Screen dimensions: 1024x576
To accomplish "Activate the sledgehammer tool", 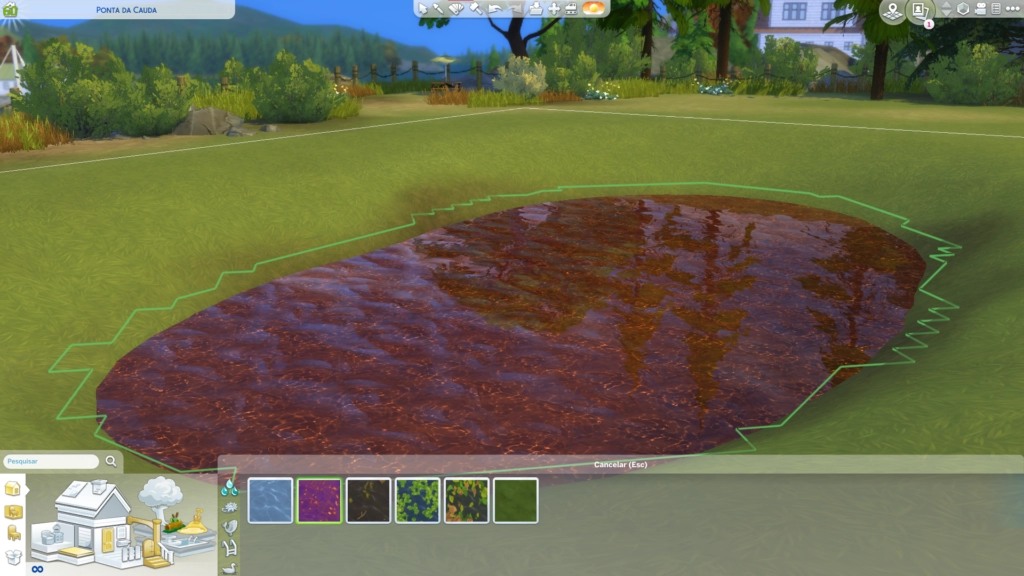I will click(476, 8).
